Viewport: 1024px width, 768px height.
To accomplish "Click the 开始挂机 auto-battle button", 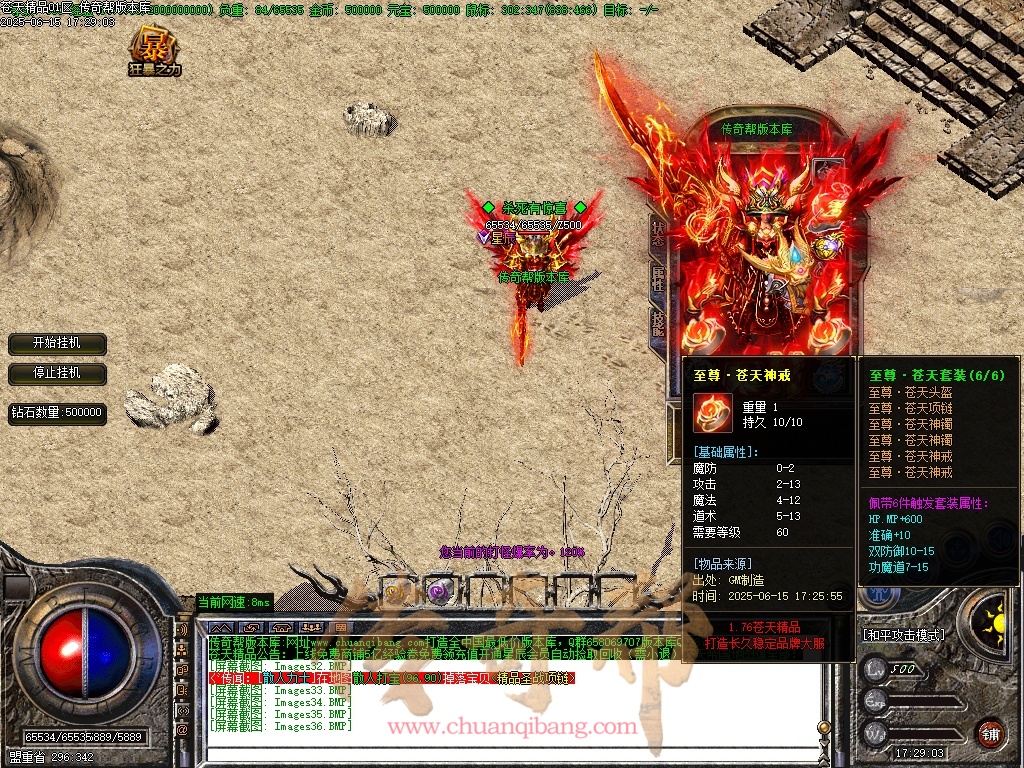I will 57,343.
